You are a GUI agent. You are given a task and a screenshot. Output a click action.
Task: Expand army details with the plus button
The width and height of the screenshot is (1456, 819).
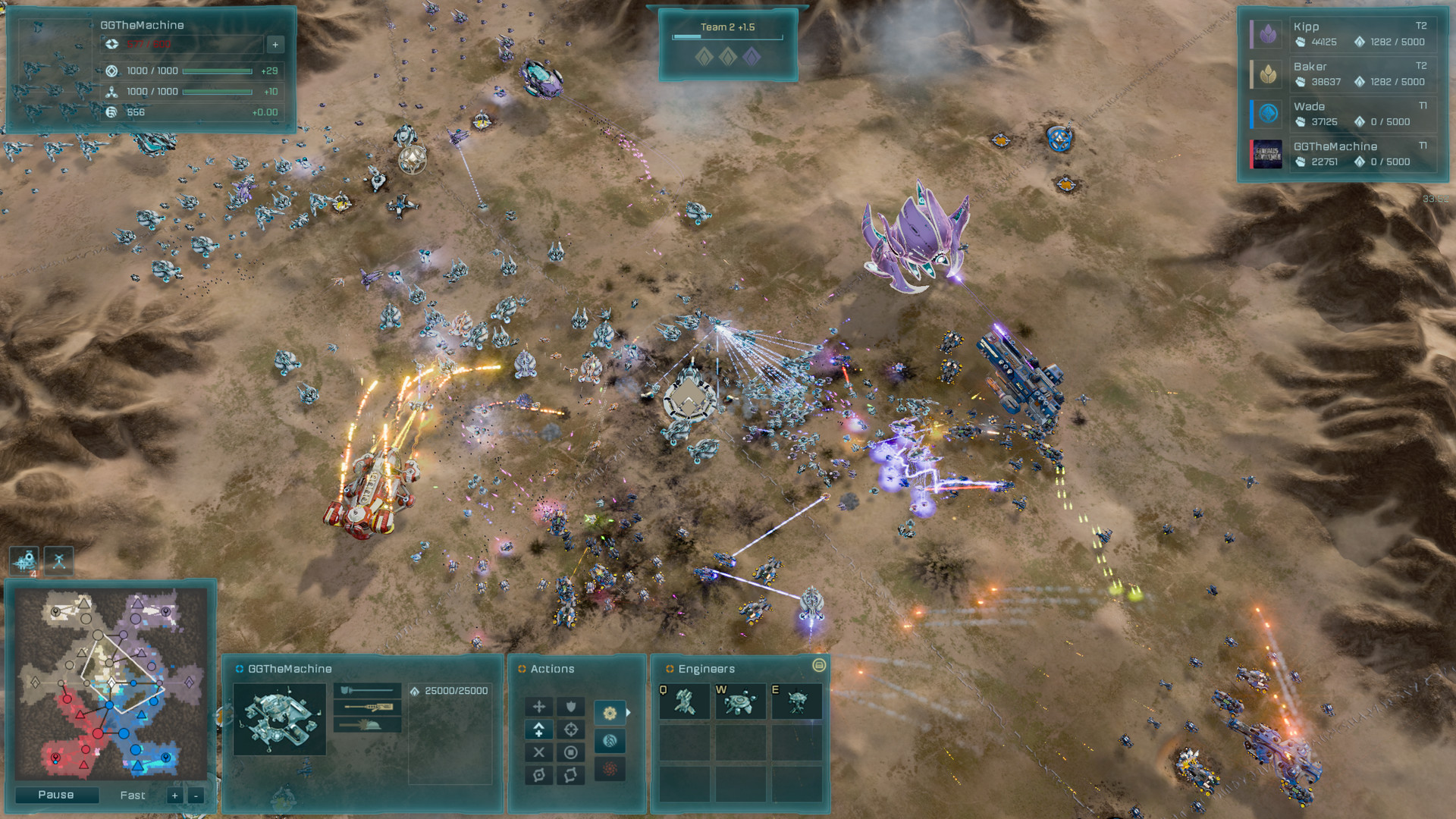(x=275, y=44)
